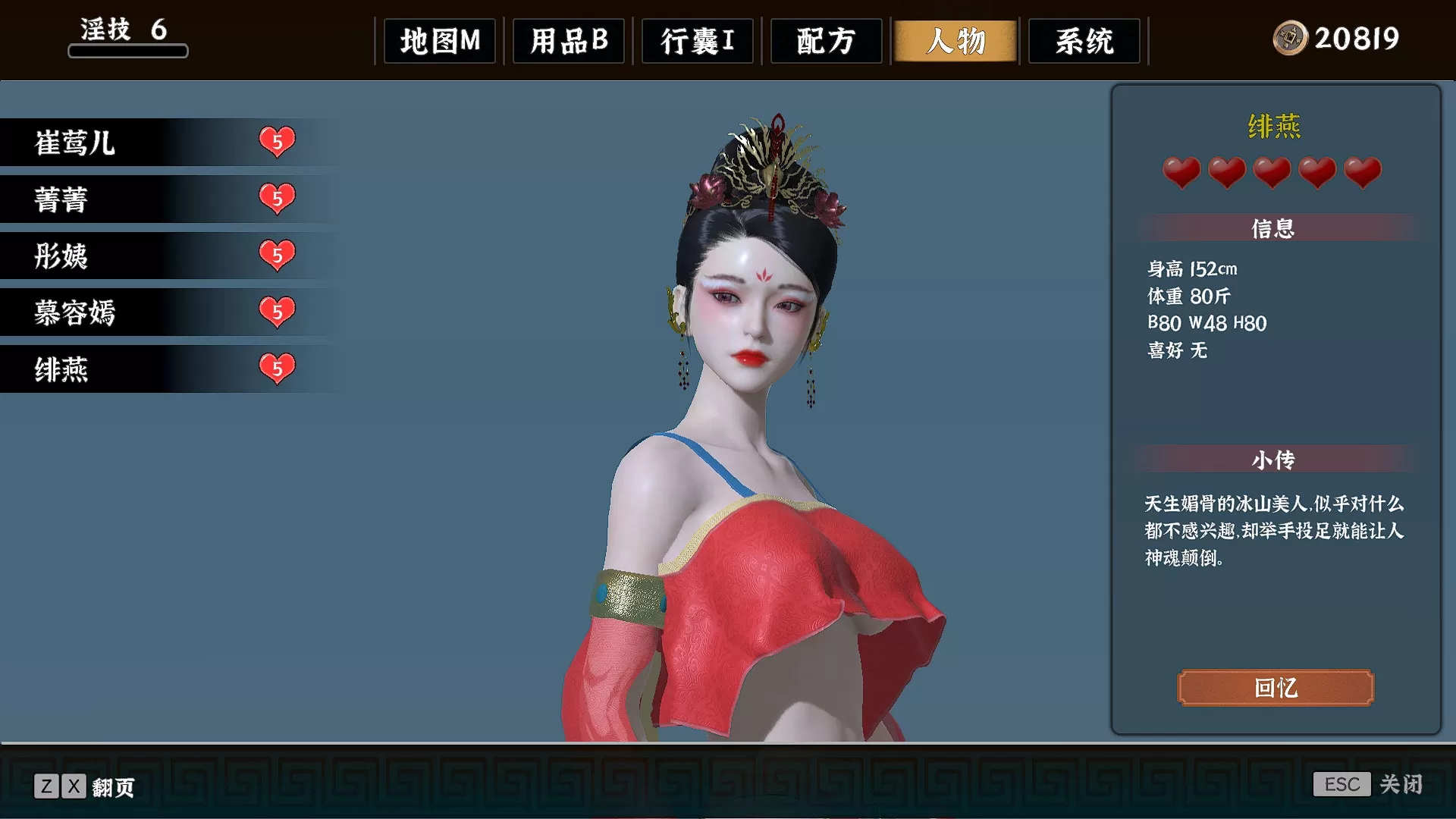Pick the 慕容嫣 character entry
Image resolution: width=1456 pixels, height=819 pixels.
point(152,312)
